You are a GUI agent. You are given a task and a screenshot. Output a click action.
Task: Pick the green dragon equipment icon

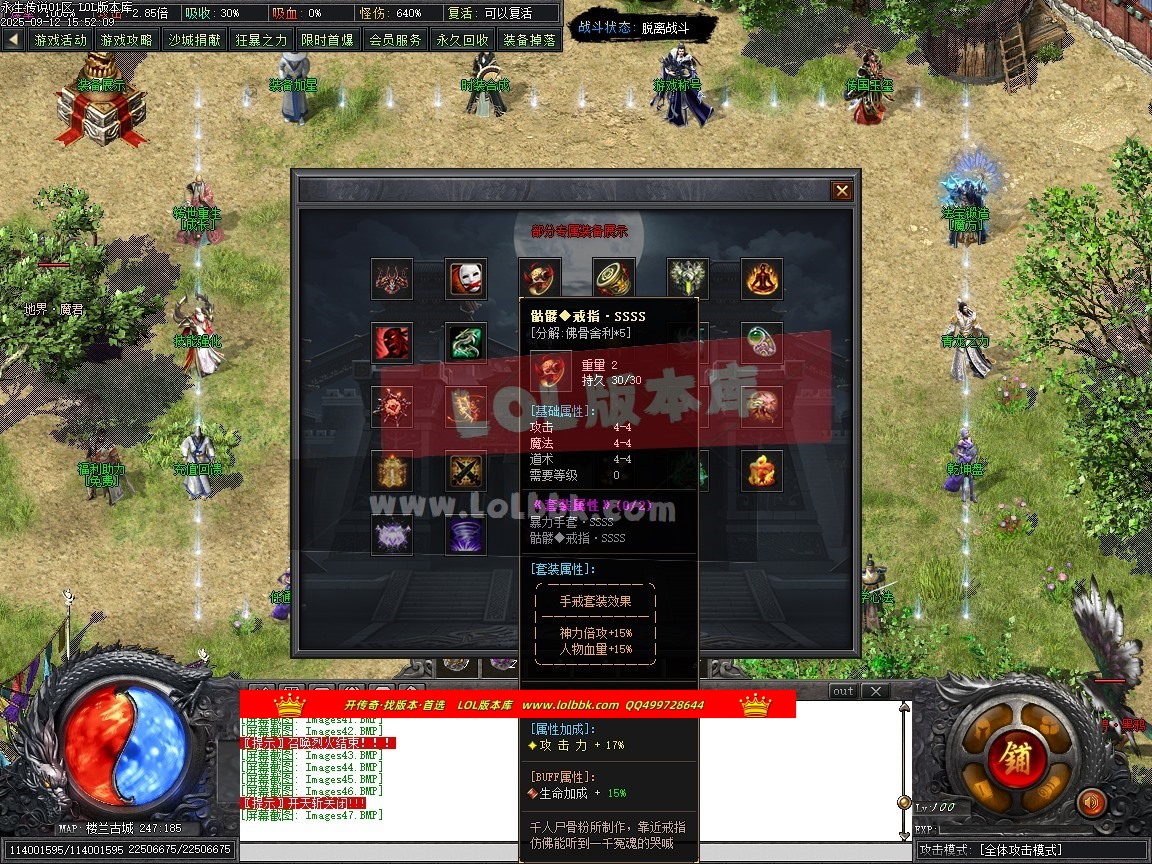click(x=466, y=343)
